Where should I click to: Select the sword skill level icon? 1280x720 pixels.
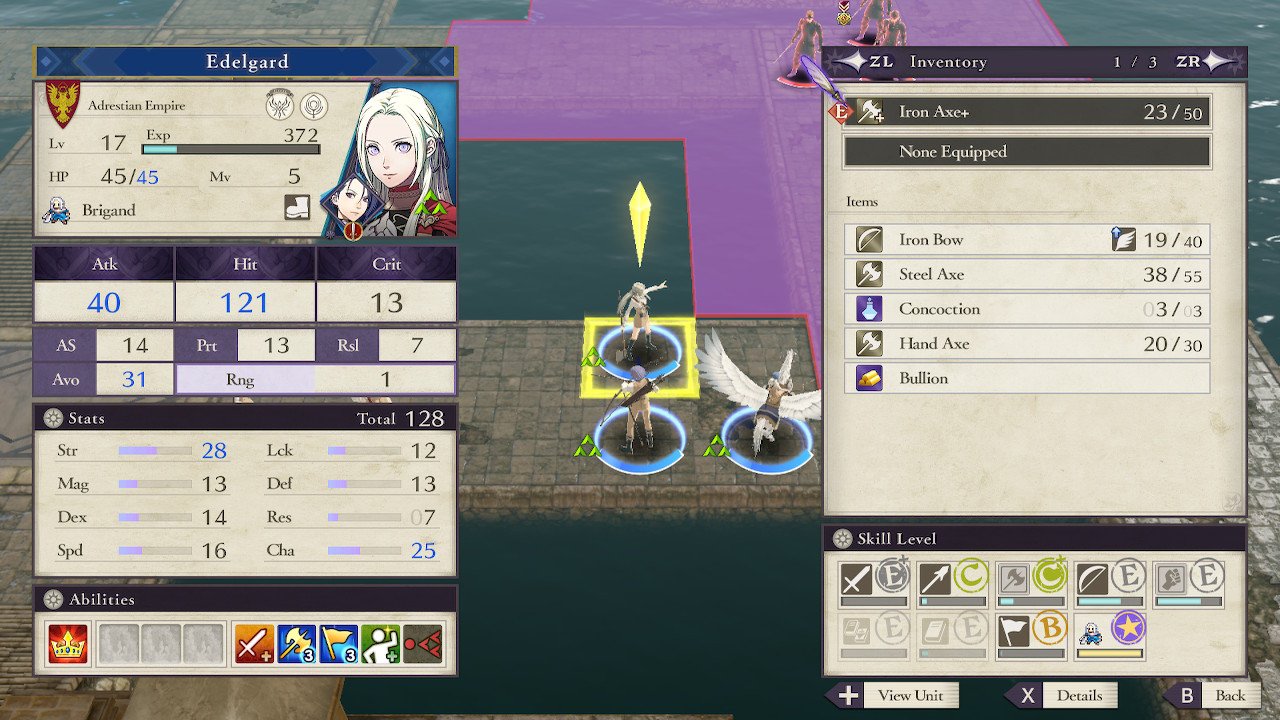(857, 578)
